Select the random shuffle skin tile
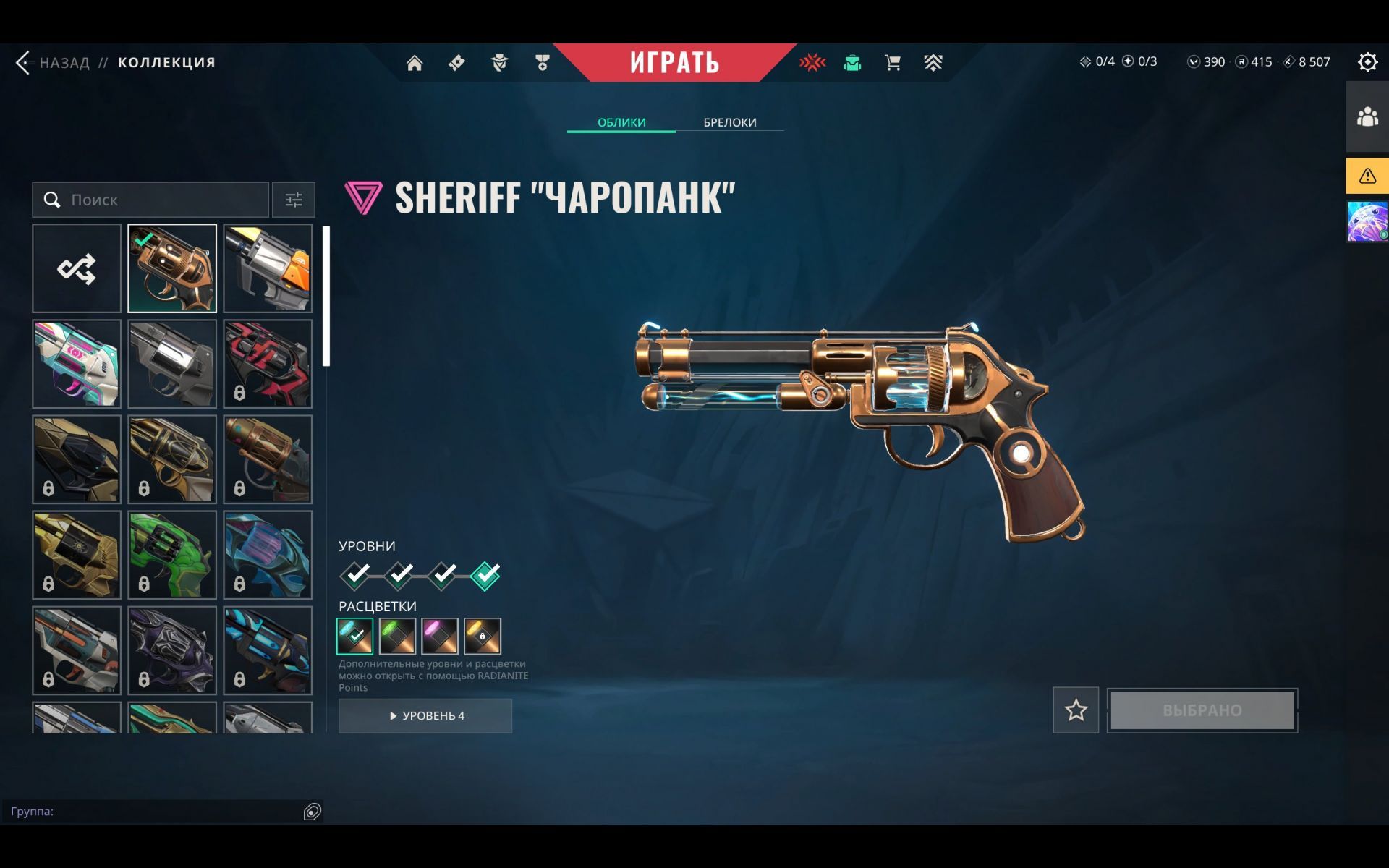 (x=77, y=268)
